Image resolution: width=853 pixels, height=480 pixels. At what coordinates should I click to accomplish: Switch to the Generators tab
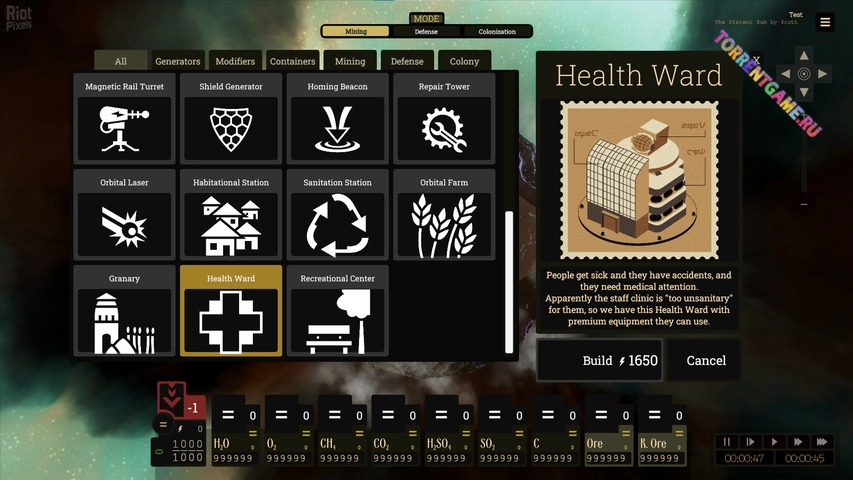click(x=178, y=62)
